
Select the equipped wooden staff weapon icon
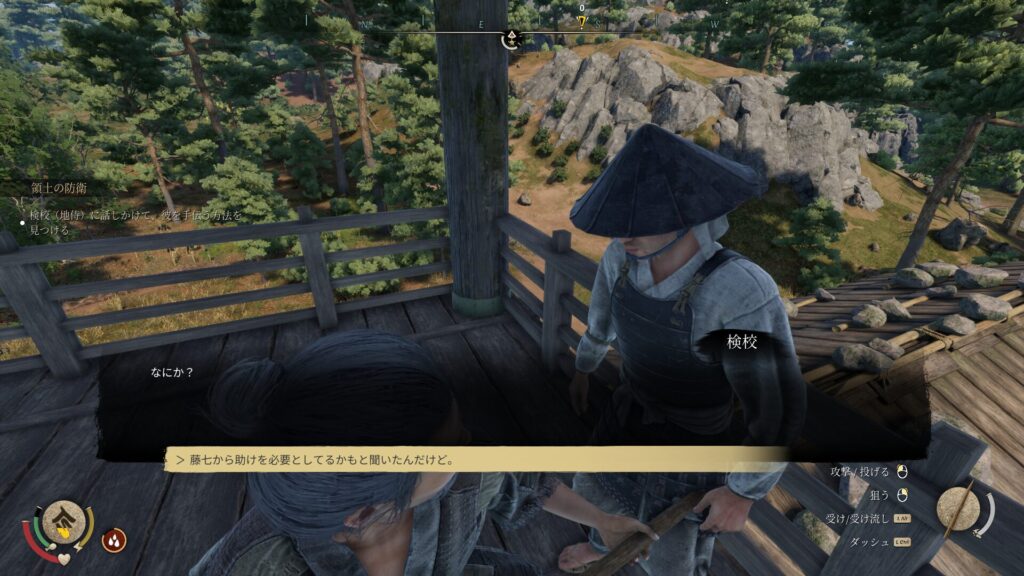964,509
